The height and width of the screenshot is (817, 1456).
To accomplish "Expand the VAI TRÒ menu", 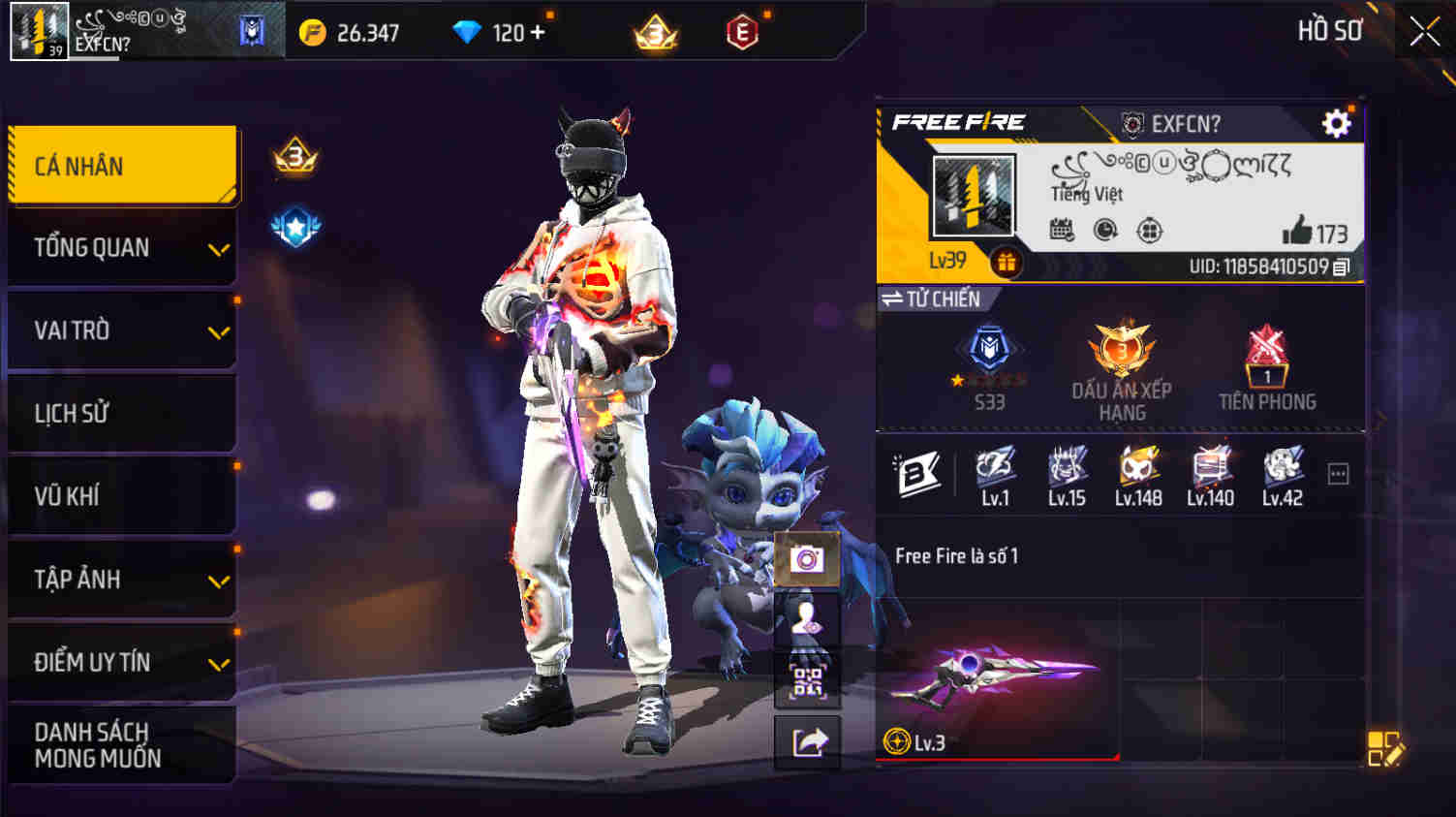I will [121, 330].
